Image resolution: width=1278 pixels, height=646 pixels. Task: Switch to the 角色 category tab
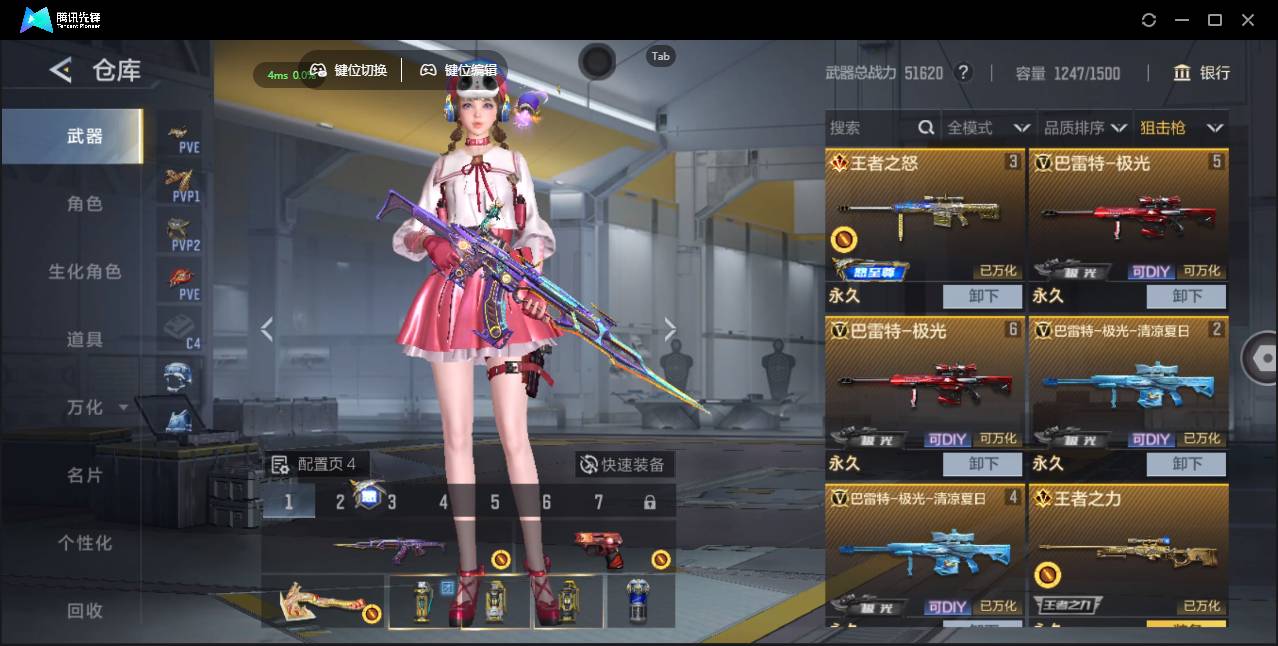[x=85, y=204]
